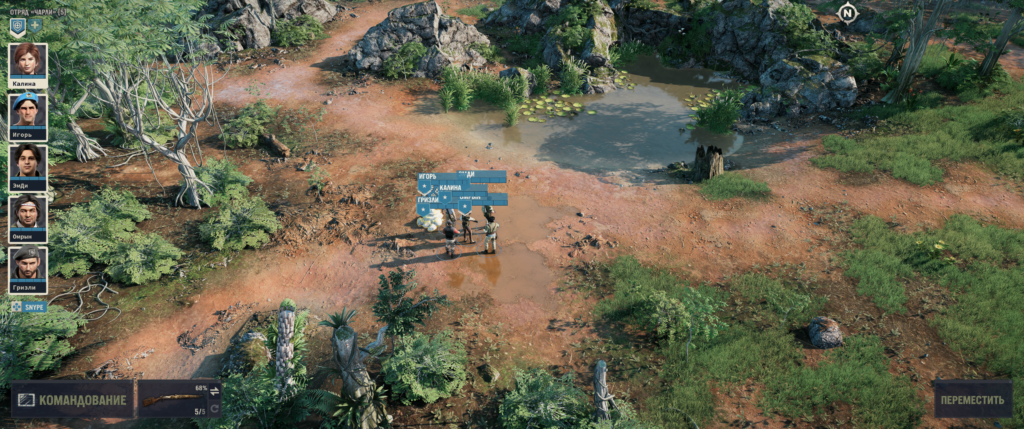This screenshot has height=429, width=1024.
Task: Click the plus icon beside the squad shield
Action: [x=35, y=25]
